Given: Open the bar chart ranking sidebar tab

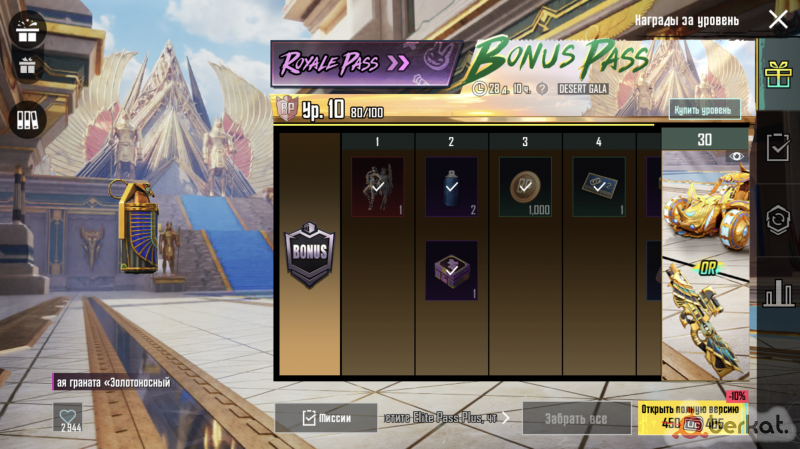Looking at the screenshot, I should 777,294.
